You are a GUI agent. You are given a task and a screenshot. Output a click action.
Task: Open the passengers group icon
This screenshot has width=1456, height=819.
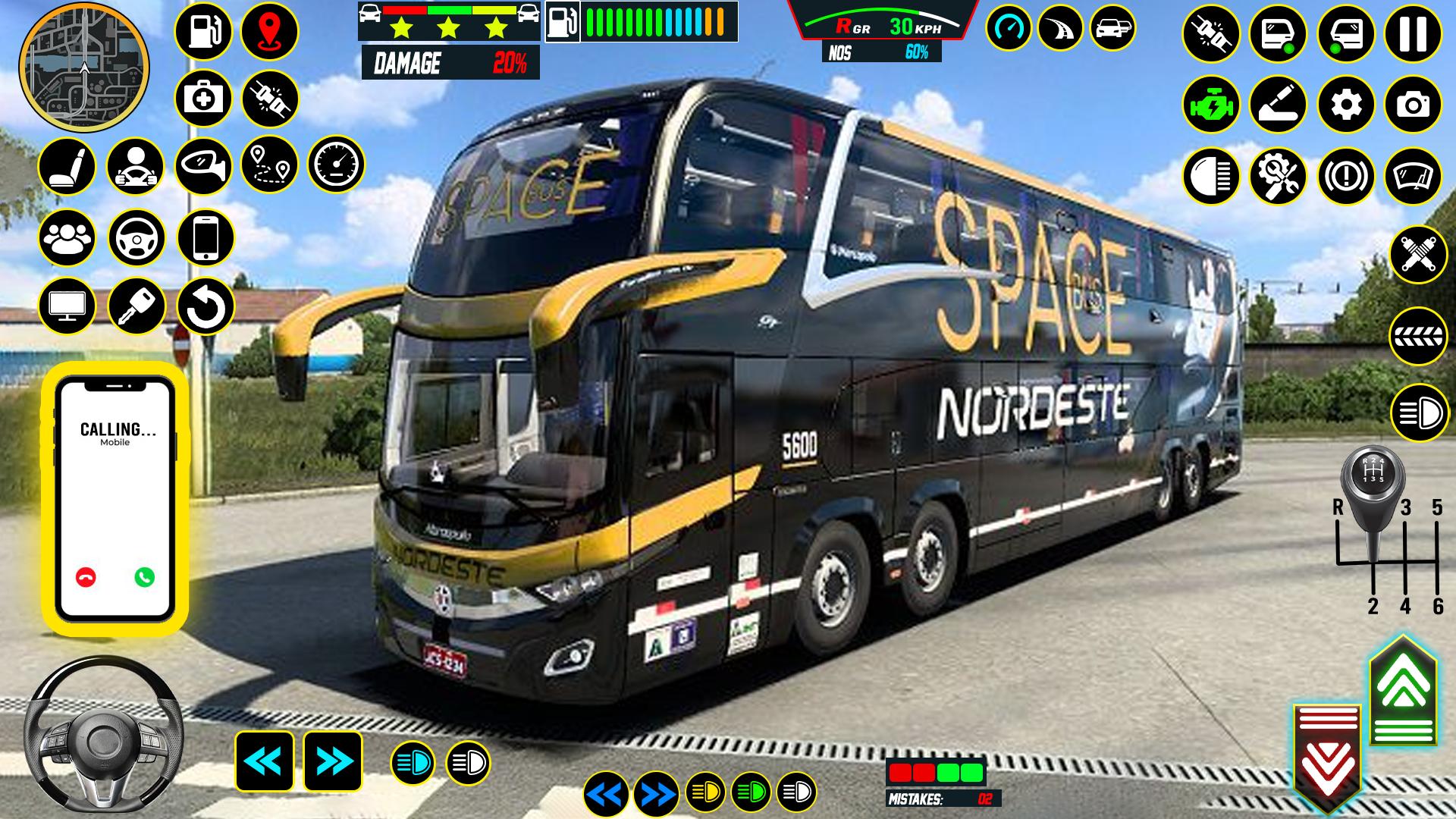(67, 238)
